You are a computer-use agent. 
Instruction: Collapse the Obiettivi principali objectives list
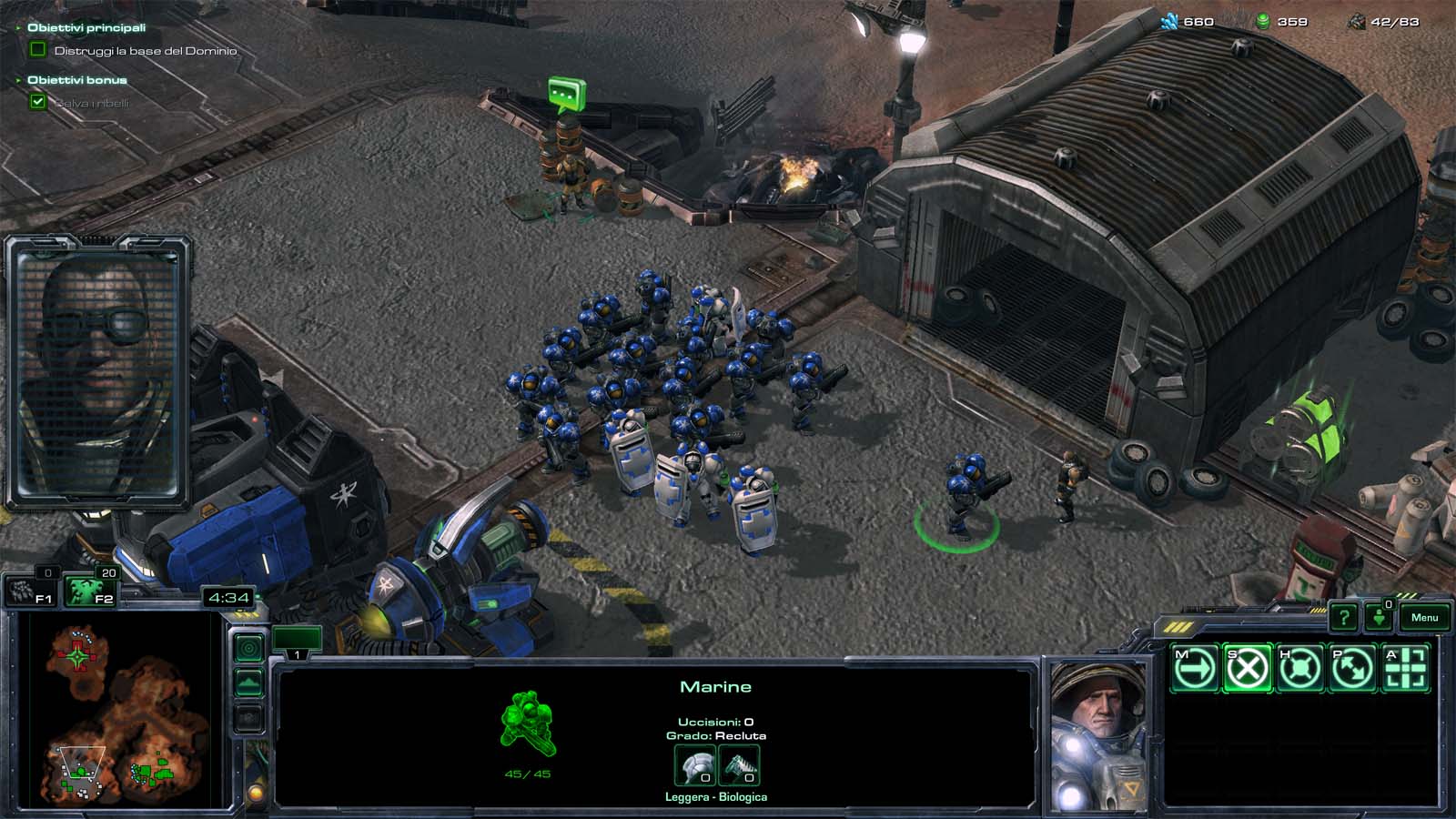coord(18,28)
